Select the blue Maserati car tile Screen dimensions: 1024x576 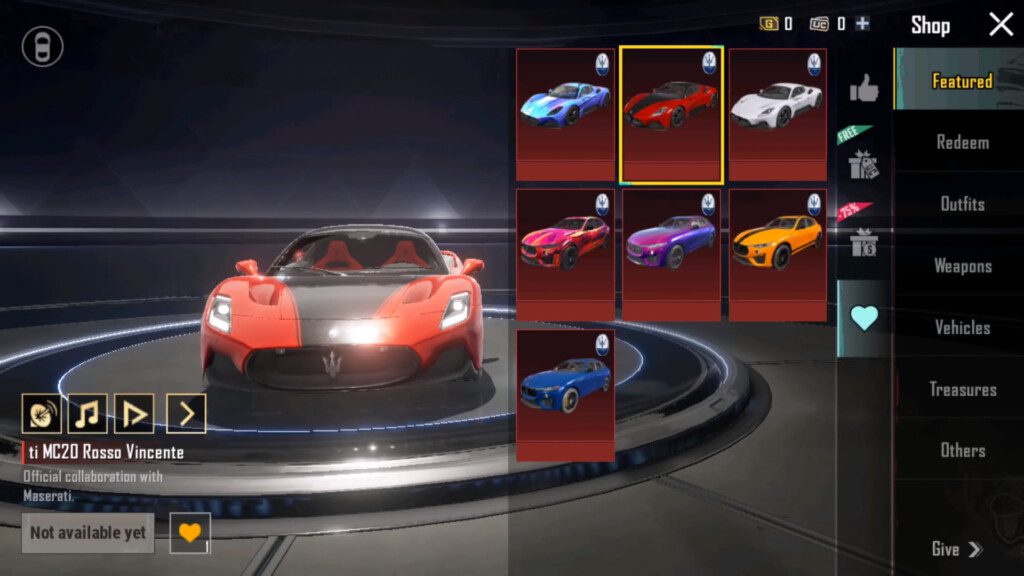coord(566,114)
